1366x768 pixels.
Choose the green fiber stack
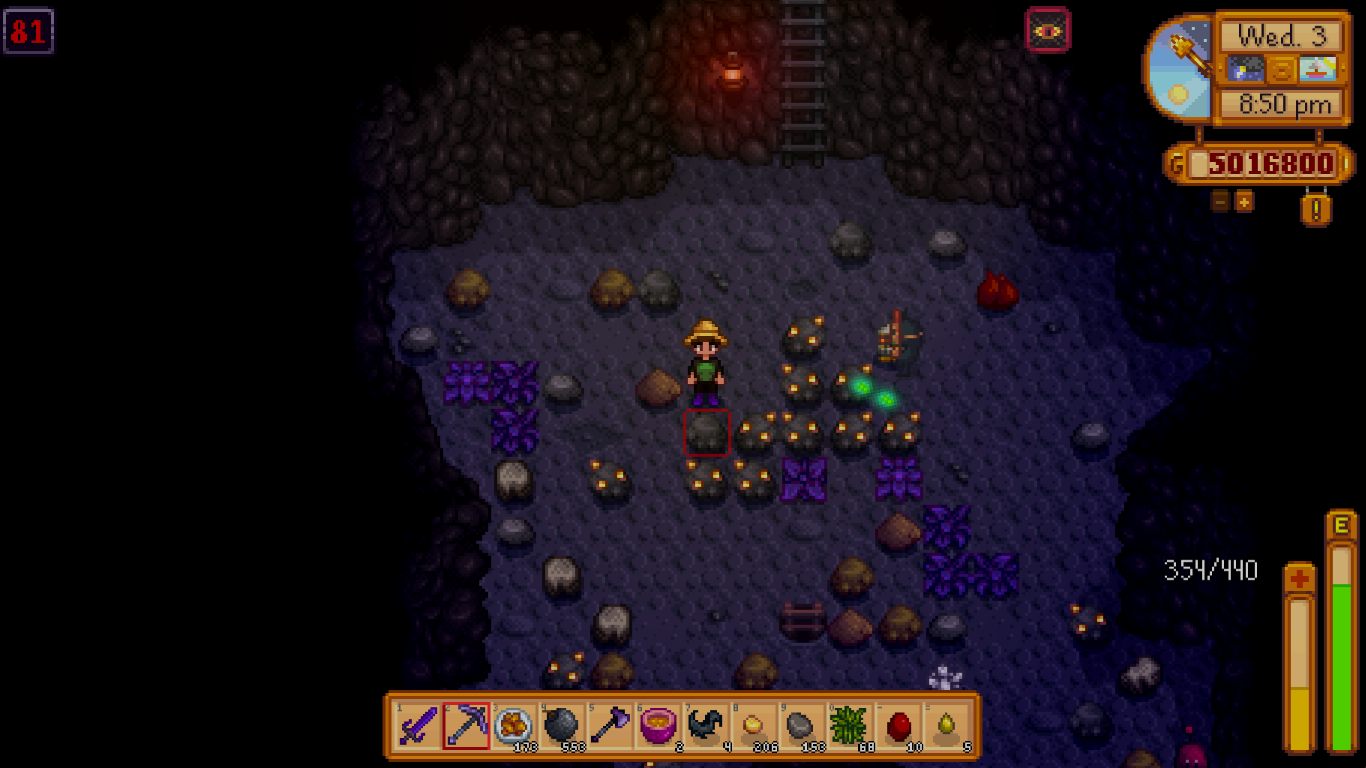pyautogui.click(x=850, y=726)
